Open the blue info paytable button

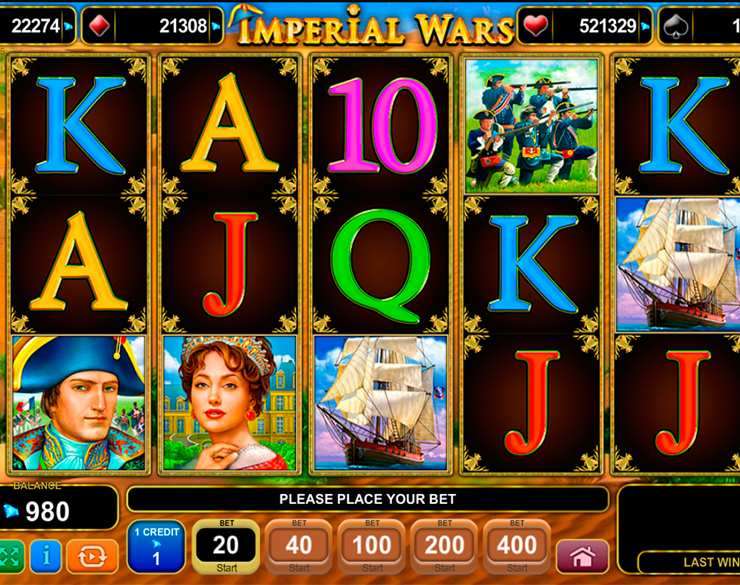tap(46, 556)
